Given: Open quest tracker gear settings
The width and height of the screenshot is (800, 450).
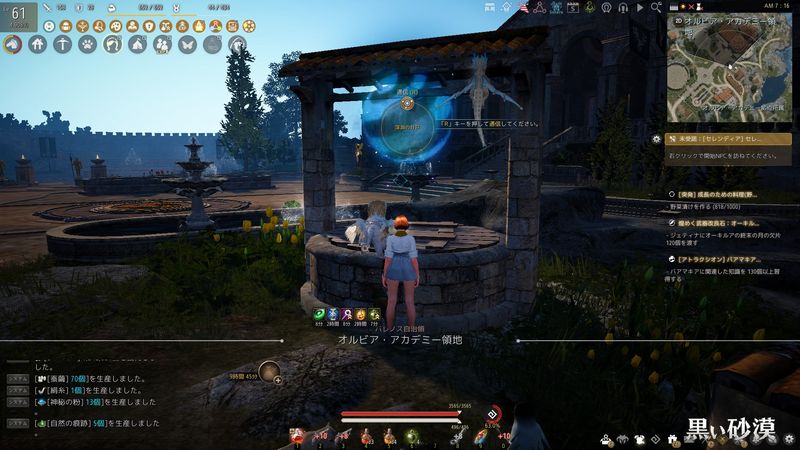Looking at the screenshot, I should 656,139.
